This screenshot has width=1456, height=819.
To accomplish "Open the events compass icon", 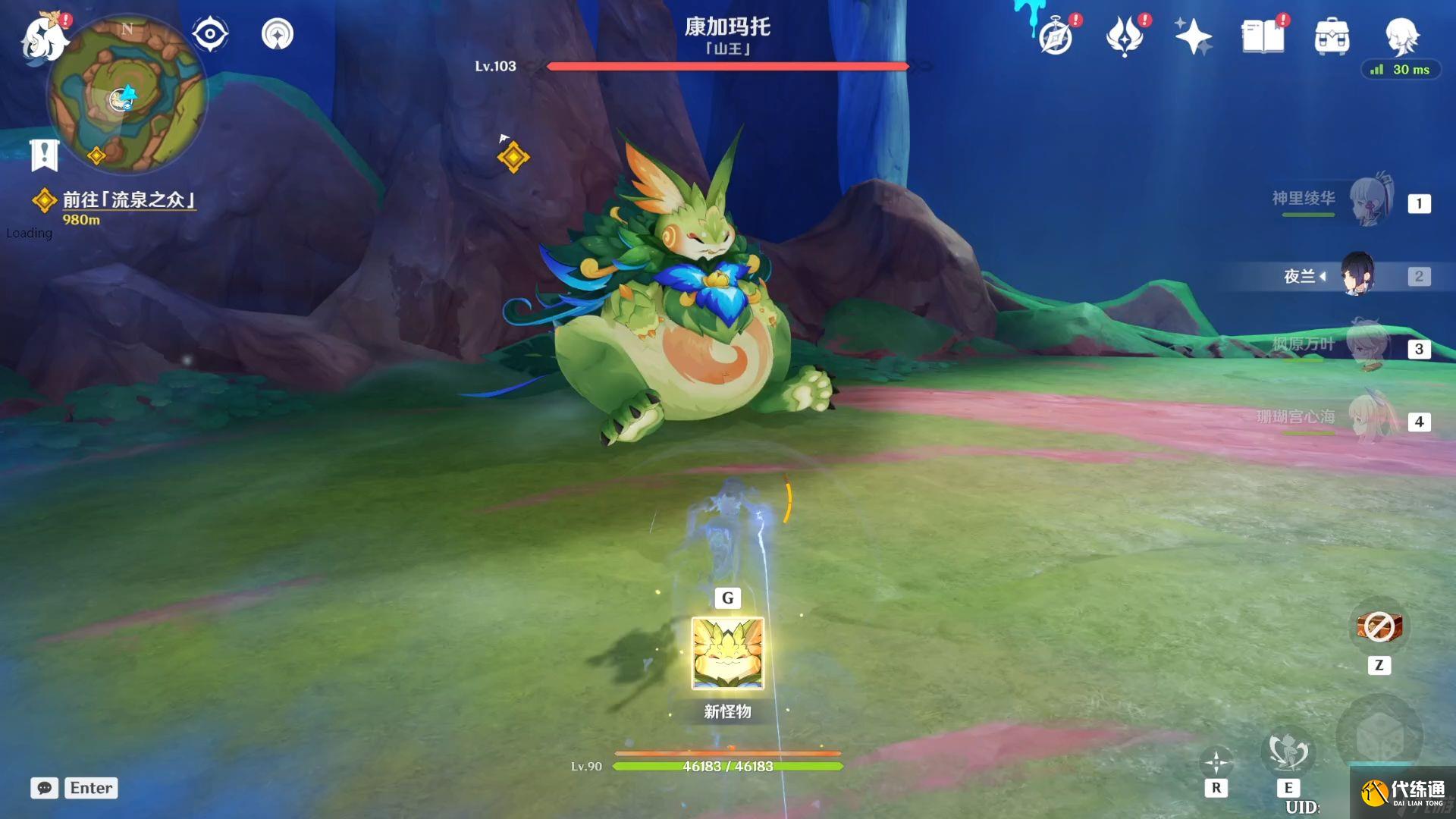I will (x=1056, y=37).
